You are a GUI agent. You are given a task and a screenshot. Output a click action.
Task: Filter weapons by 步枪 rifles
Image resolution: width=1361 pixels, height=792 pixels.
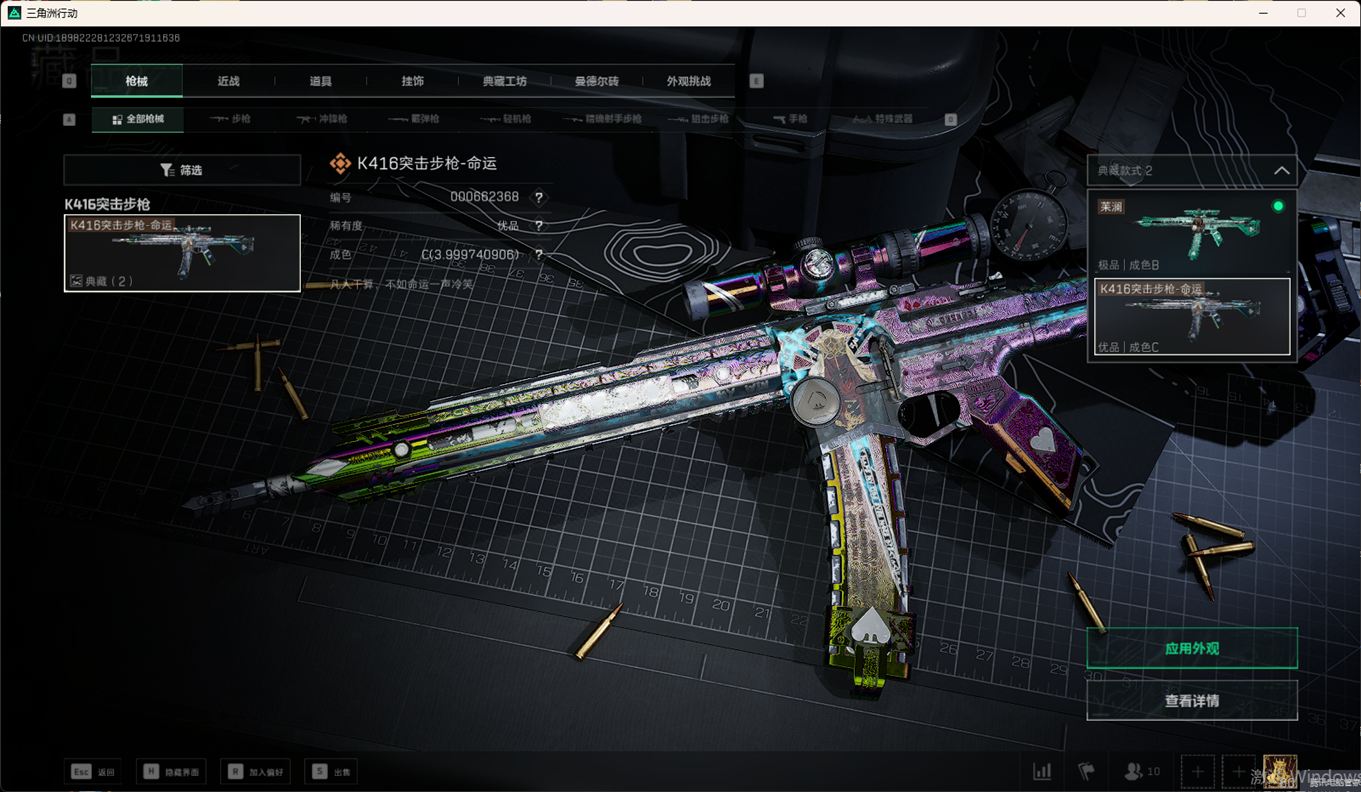click(x=231, y=119)
